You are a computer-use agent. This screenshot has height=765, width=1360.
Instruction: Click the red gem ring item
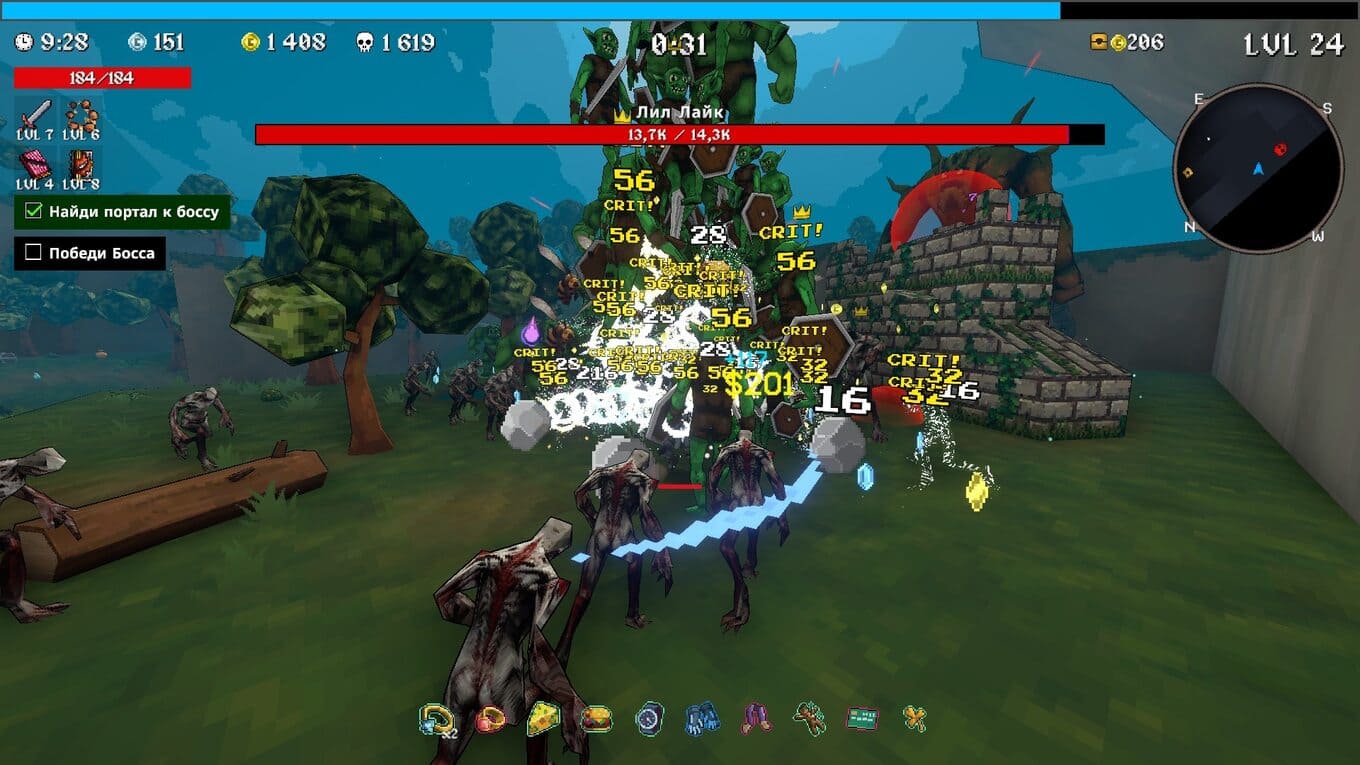[x=490, y=718]
